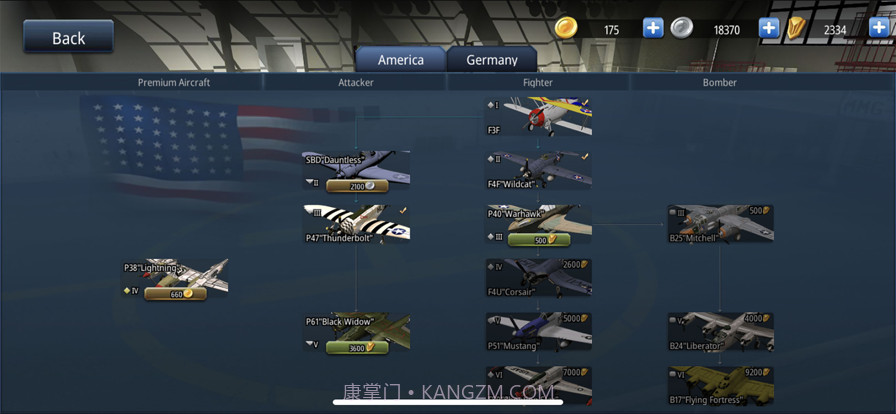Screen dimensions: 896x414
Task: Choose the P51 Mustang fighter
Action: 538,332
